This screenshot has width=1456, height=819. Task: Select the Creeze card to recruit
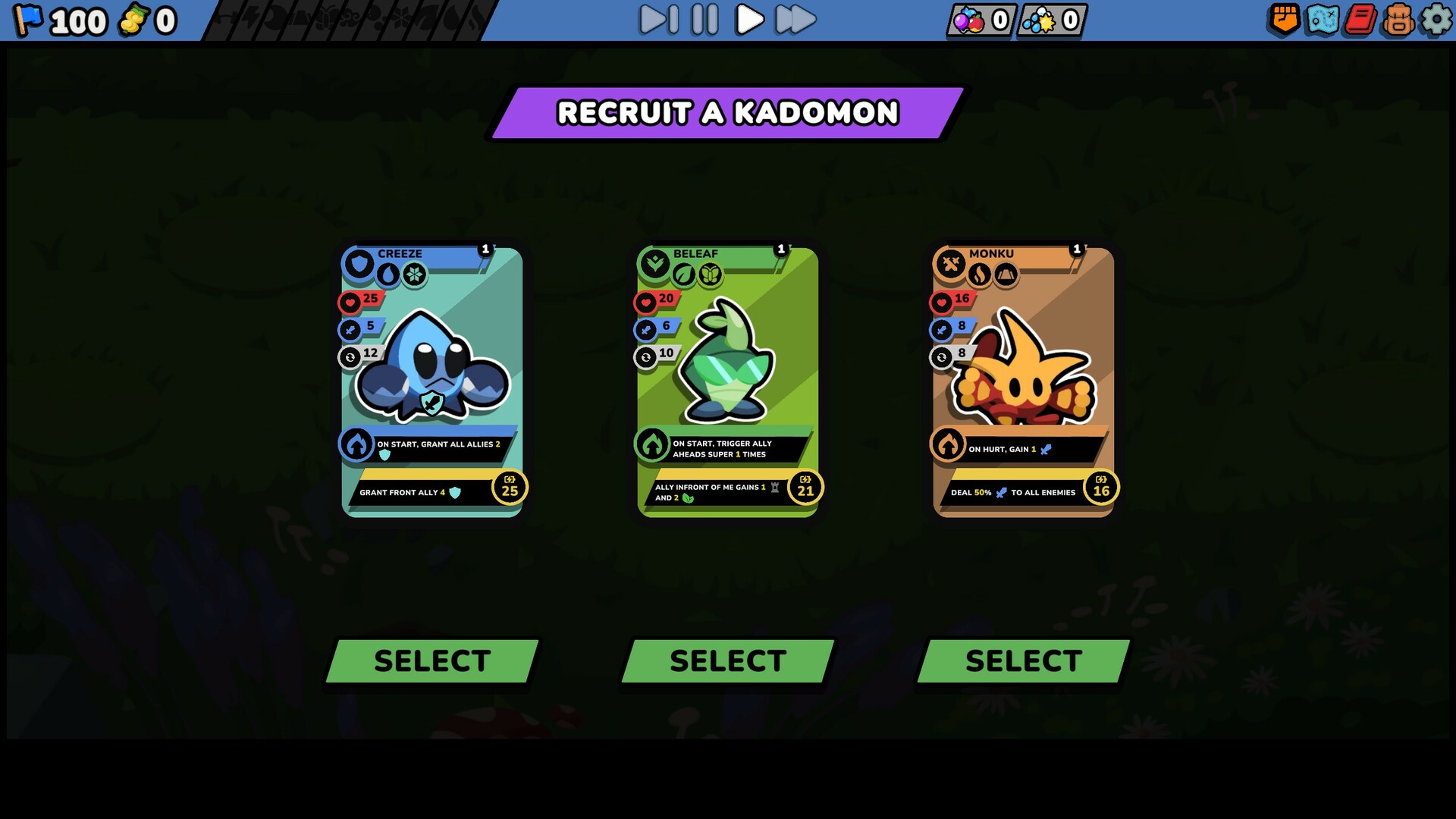430,659
